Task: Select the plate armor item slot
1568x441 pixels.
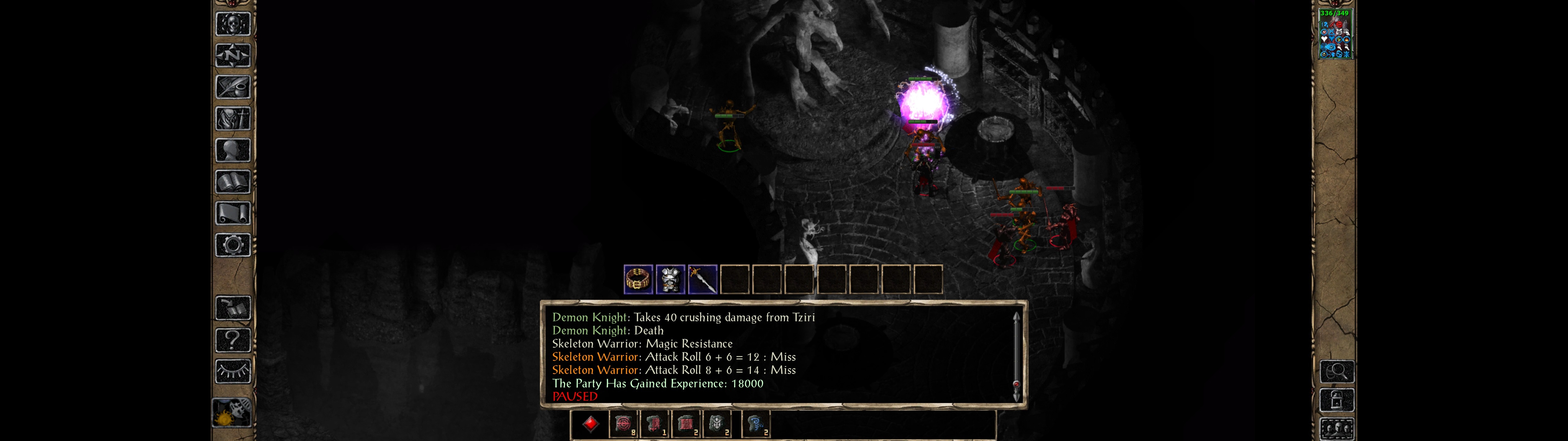Action: point(670,280)
